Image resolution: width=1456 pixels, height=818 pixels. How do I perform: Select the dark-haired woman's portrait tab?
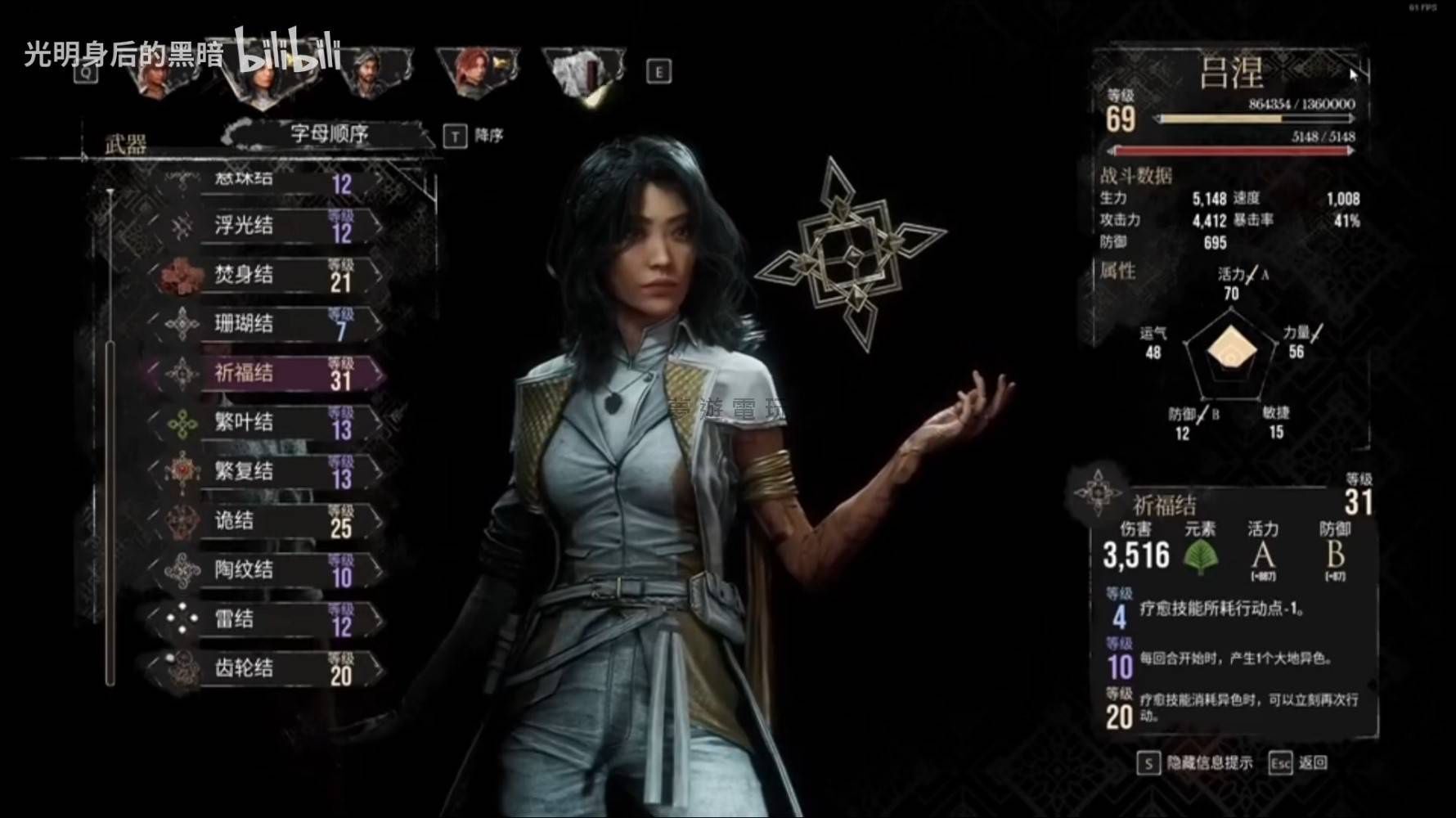click(260, 78)
